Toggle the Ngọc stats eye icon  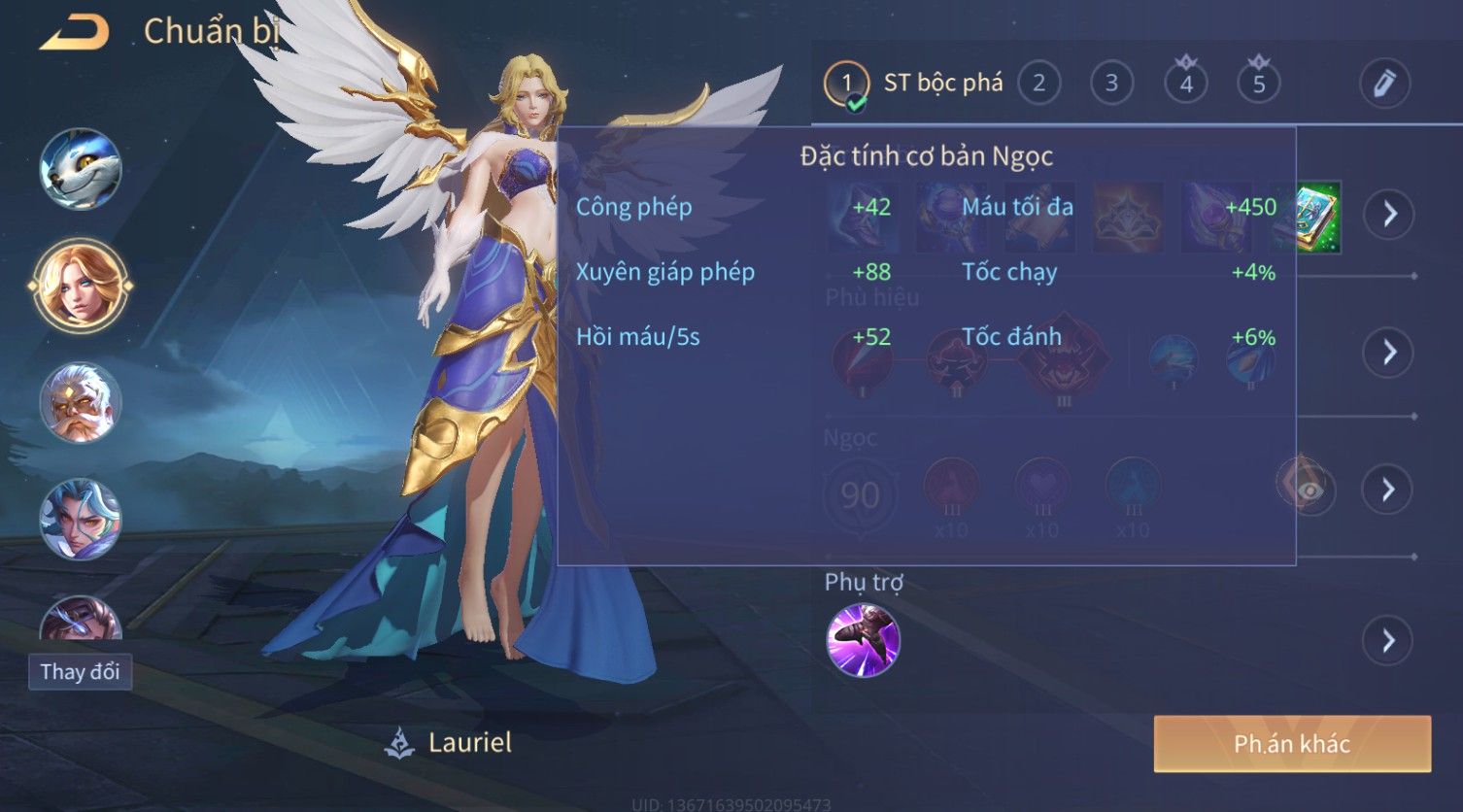pyautogui.click(x=1308, y=490)
